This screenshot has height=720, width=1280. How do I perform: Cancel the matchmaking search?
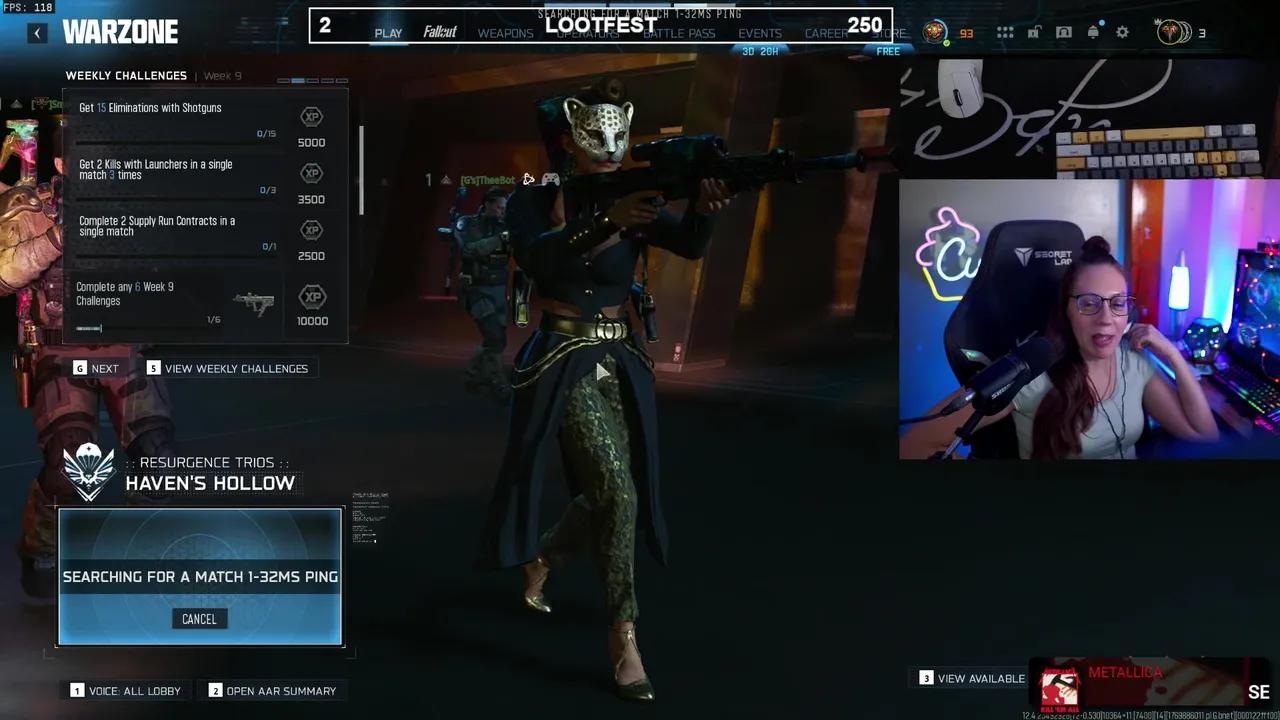point(199,618)
